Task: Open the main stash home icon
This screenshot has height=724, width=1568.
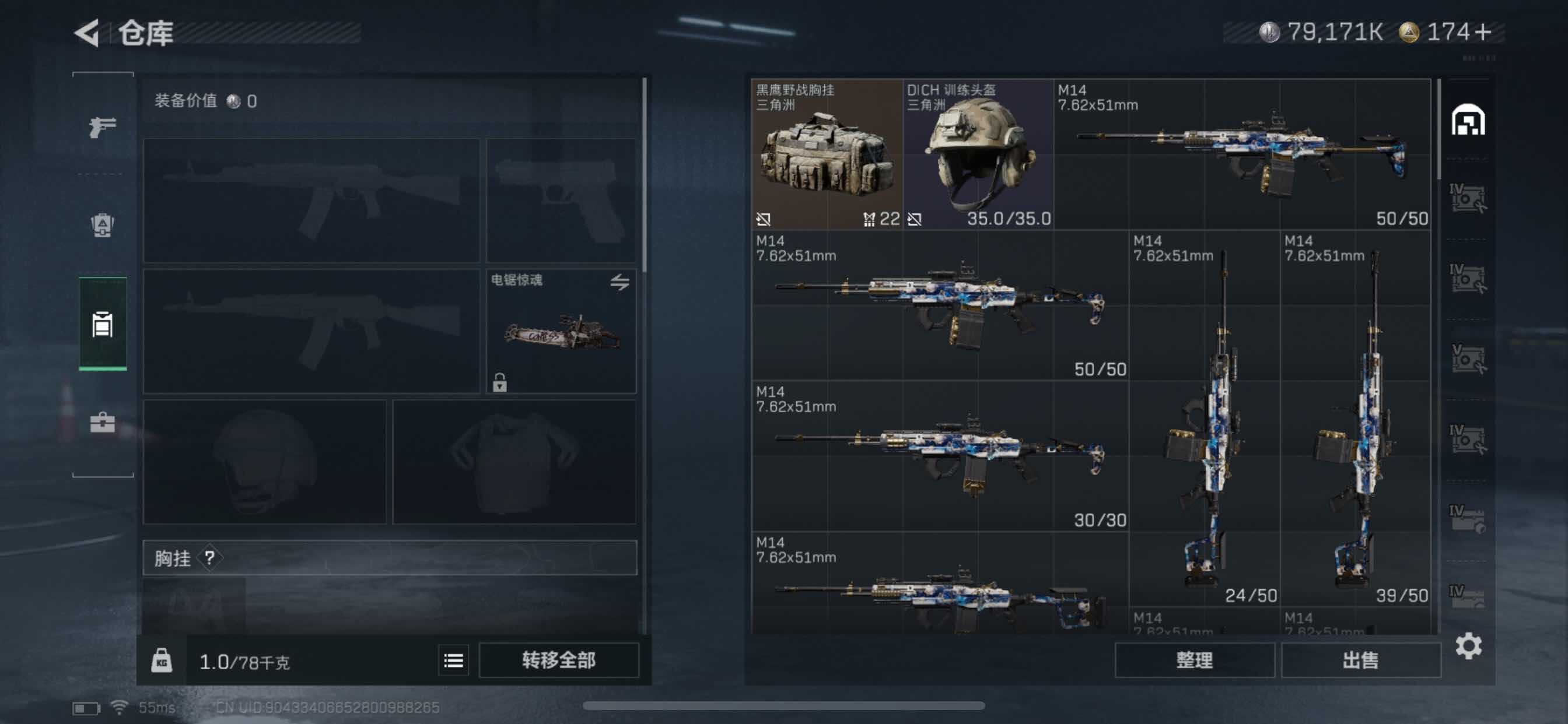Action: 1468,120
